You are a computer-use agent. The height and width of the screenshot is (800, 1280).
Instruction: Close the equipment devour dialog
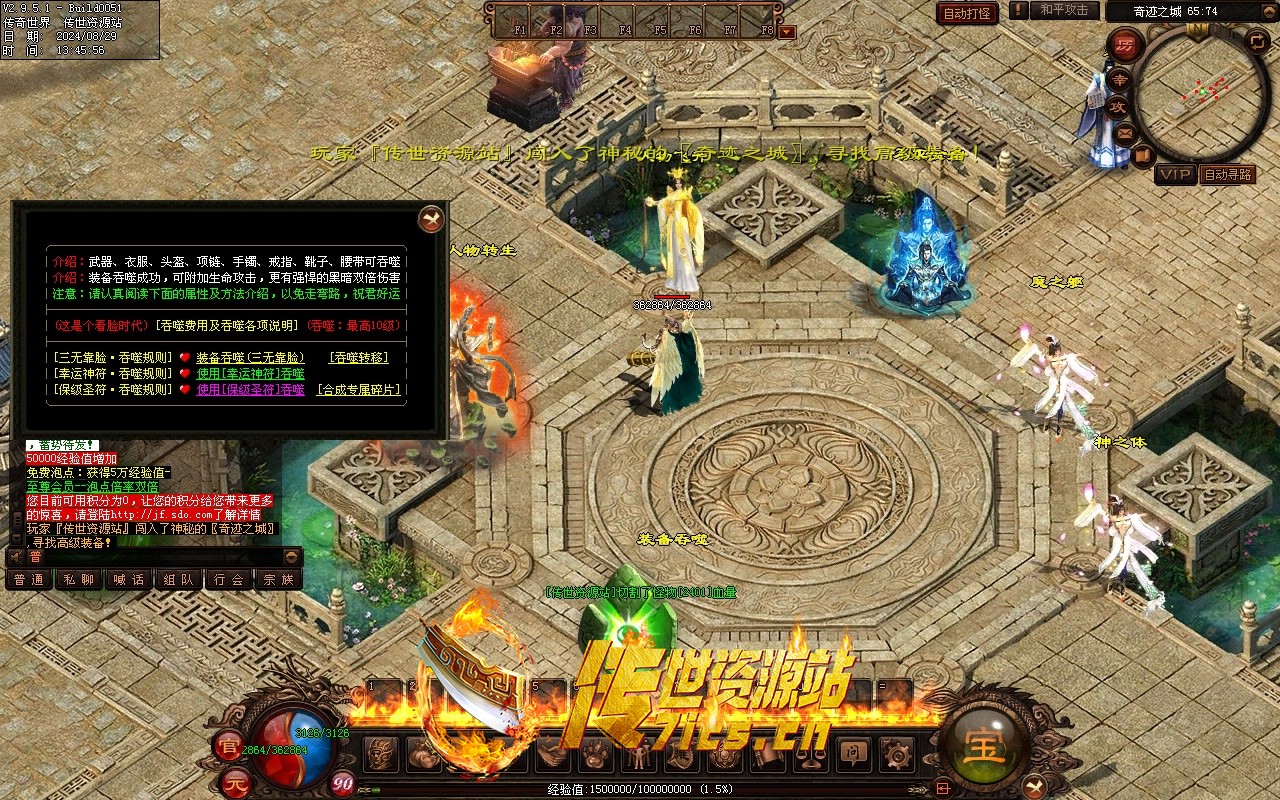click(431, 218)
